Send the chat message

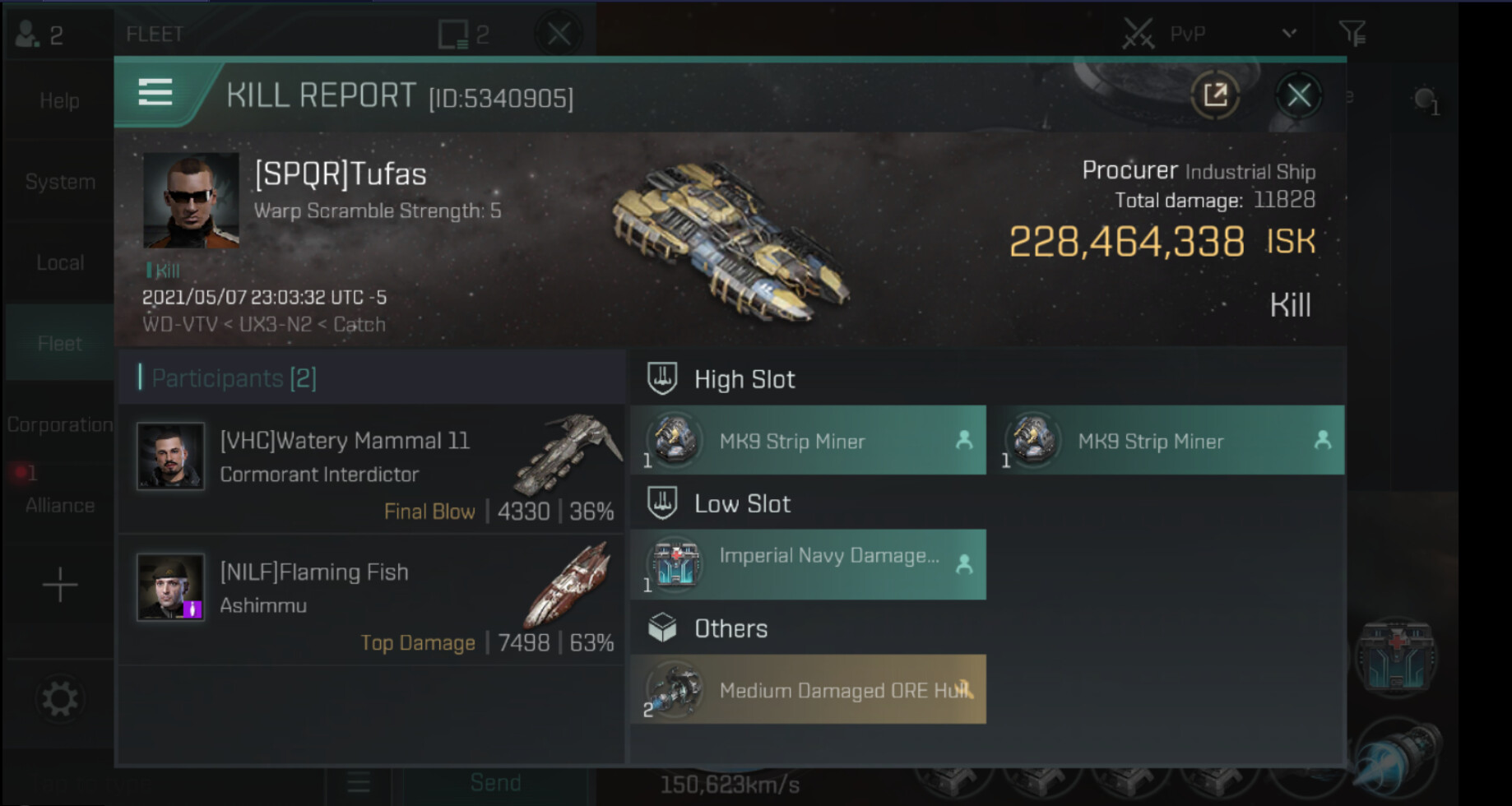(x=495, y=783)
